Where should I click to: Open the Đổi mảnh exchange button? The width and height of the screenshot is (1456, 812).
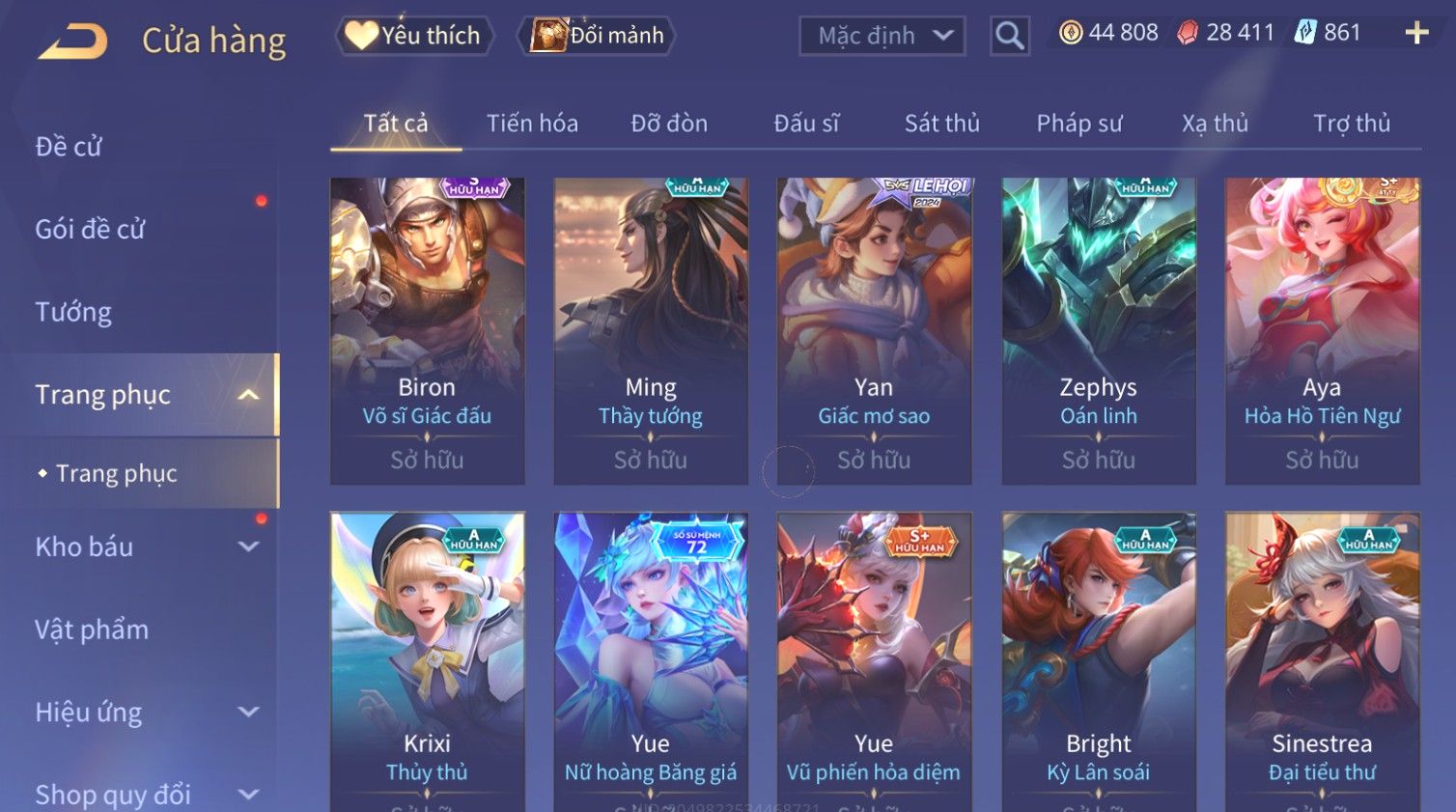[x=598, y=36]
